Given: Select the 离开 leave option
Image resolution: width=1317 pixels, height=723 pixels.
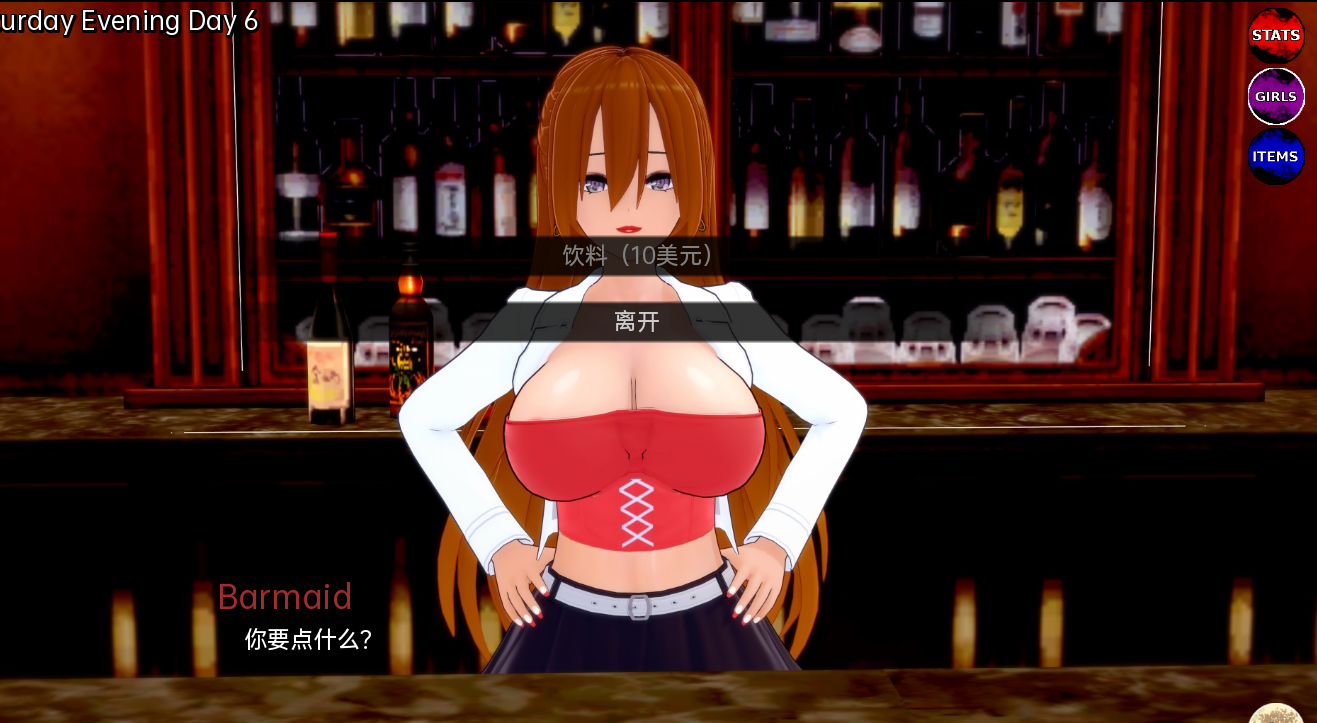Looking at the screenshot, I should click(x=638, y=322).
